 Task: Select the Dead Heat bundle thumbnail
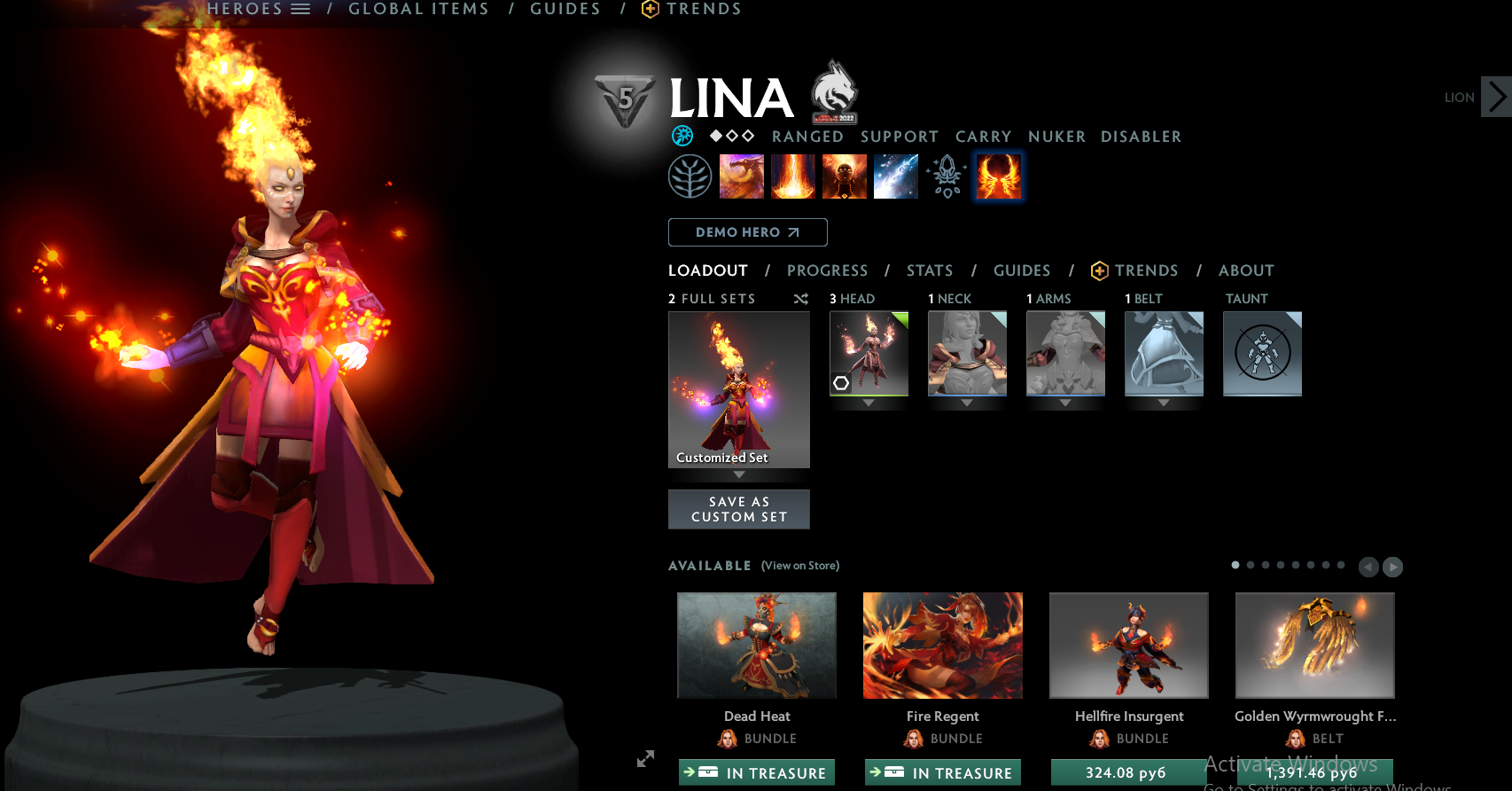[756, 646]
